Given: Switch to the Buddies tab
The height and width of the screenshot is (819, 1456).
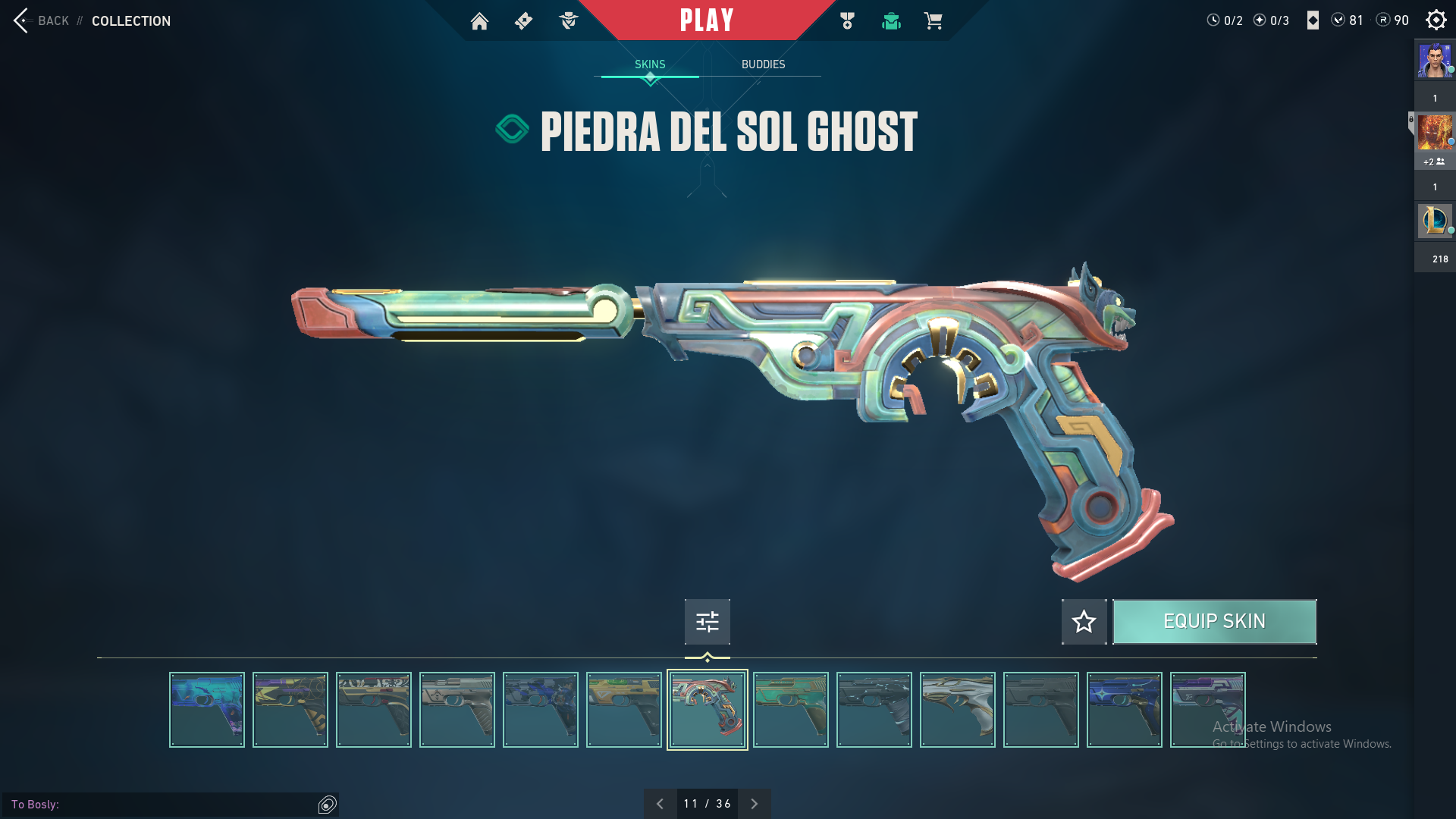Looking at the screenshot, I should tap(763, 64).
